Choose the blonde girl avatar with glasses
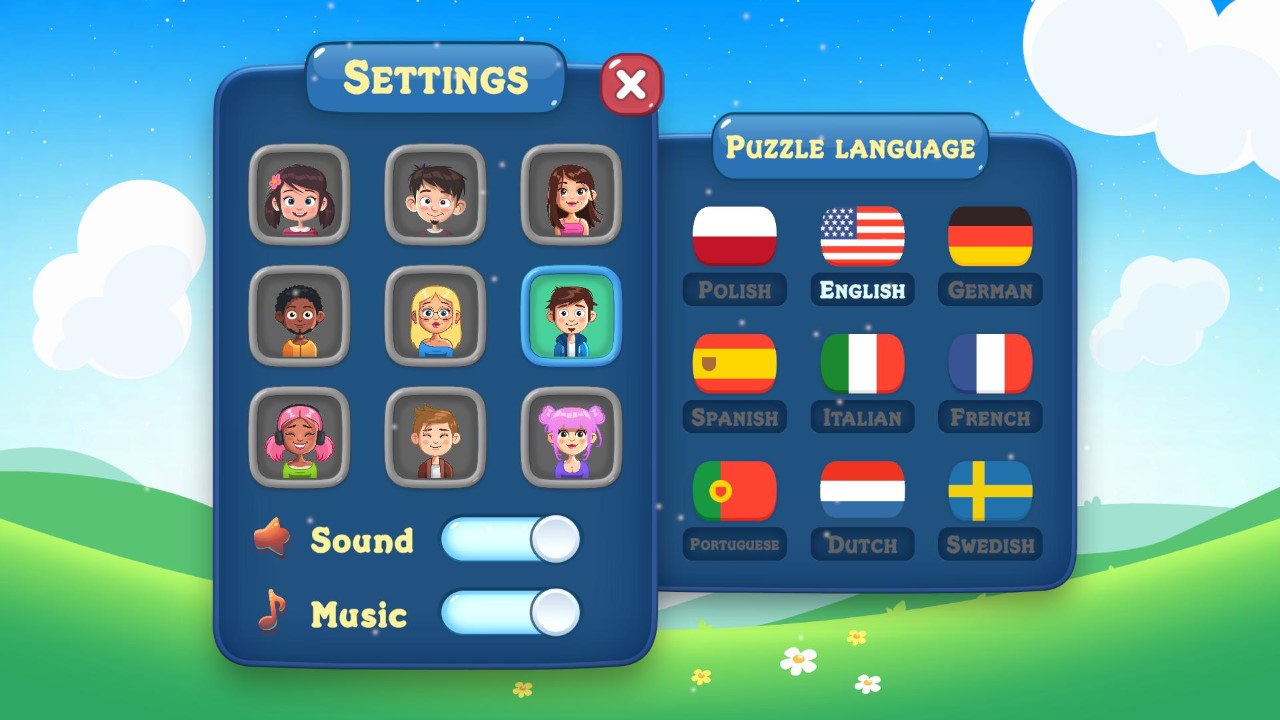 click(436, 316)
